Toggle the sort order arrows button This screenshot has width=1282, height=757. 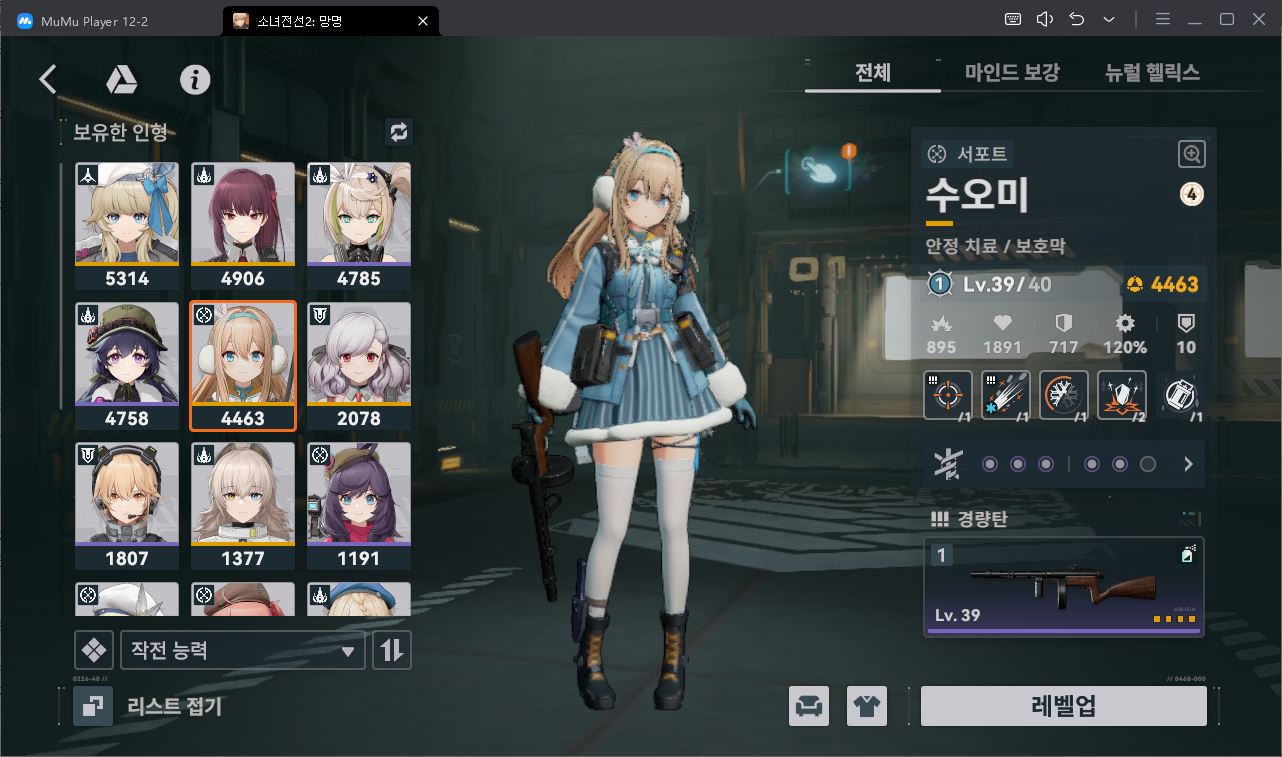coord(391,650)
